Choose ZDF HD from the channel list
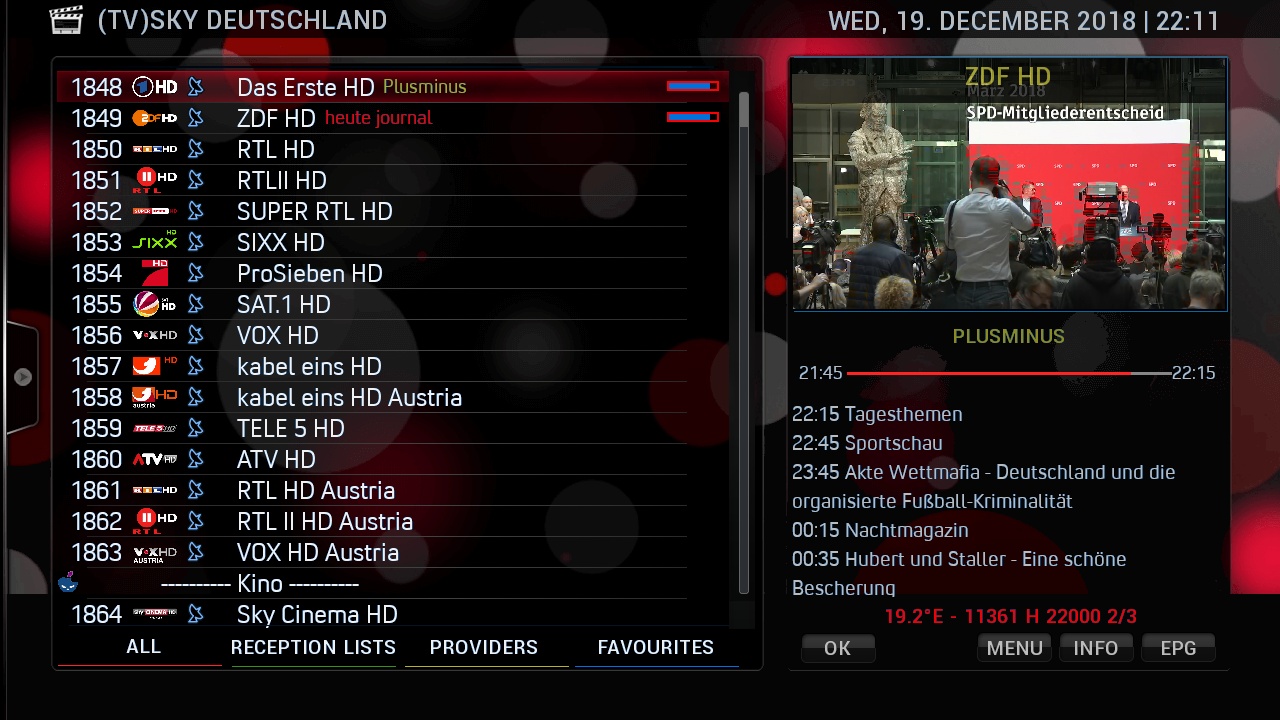Screen dimensions: 1280x720 tap(276, 118)
